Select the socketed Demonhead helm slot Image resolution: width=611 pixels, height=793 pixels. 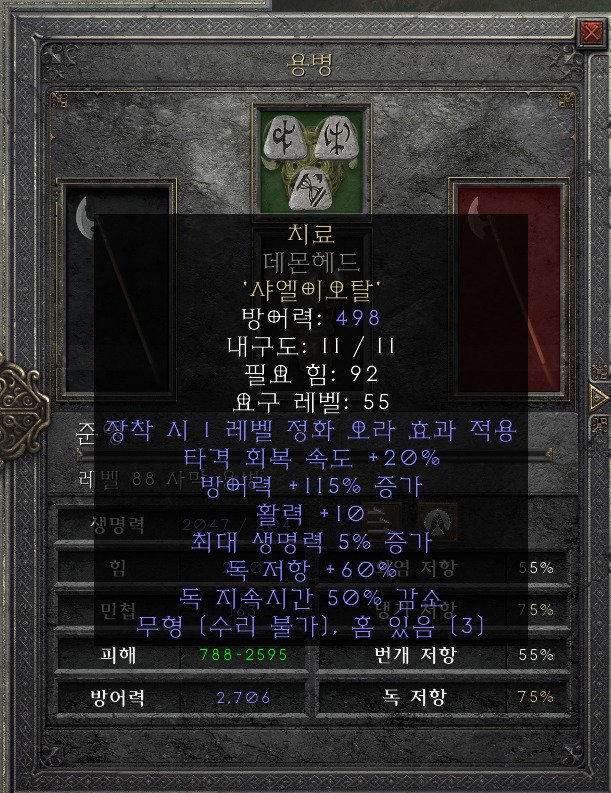point(312,157)
